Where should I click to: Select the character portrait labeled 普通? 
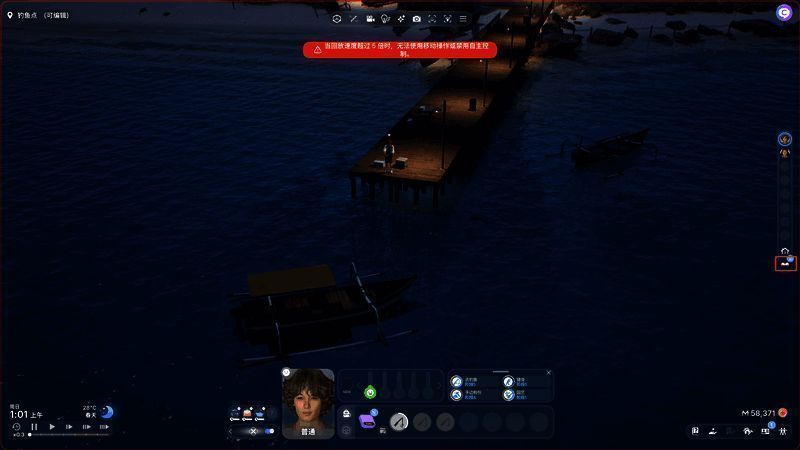(308, 400)
